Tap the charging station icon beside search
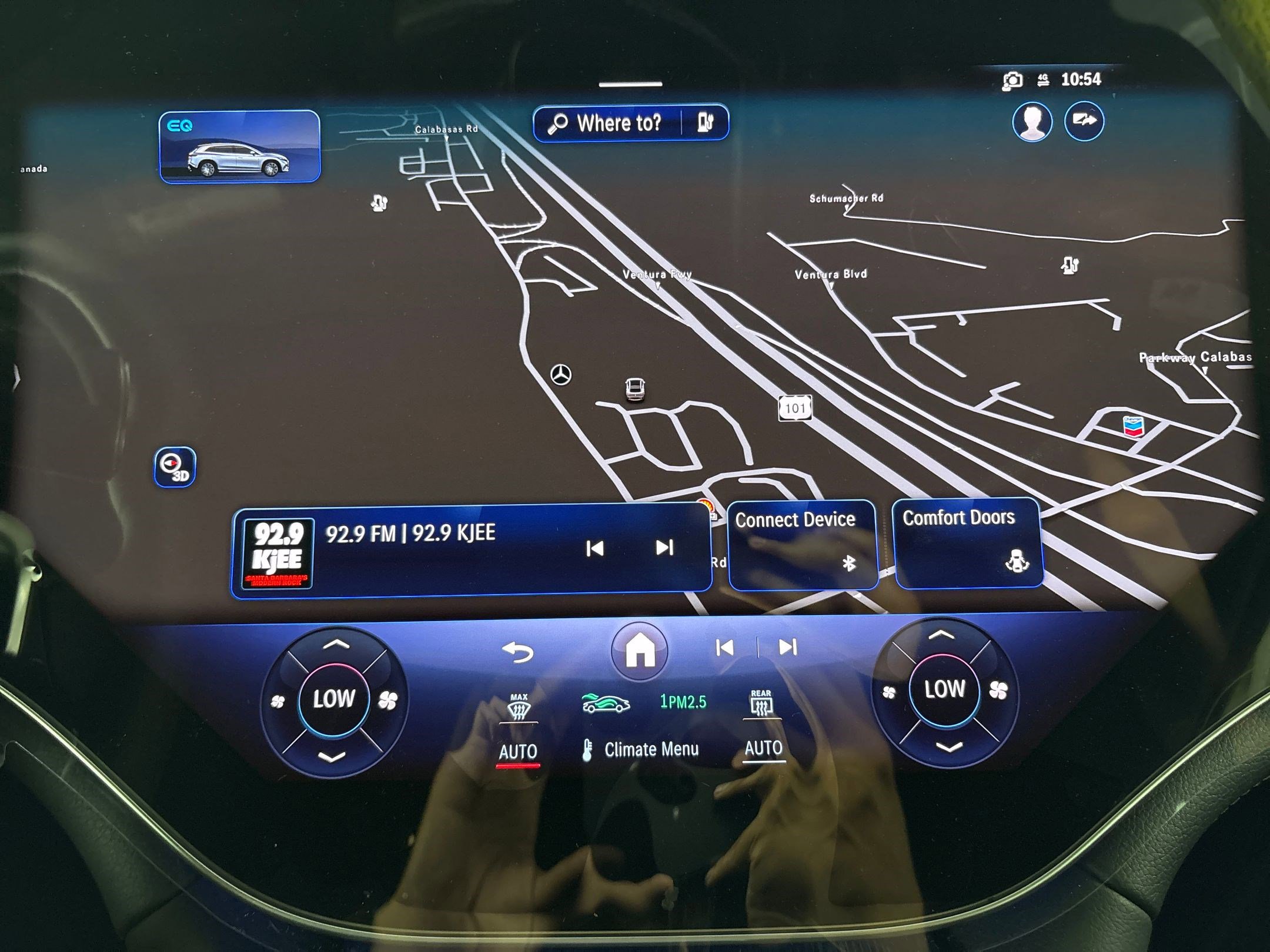 (705, 122)
